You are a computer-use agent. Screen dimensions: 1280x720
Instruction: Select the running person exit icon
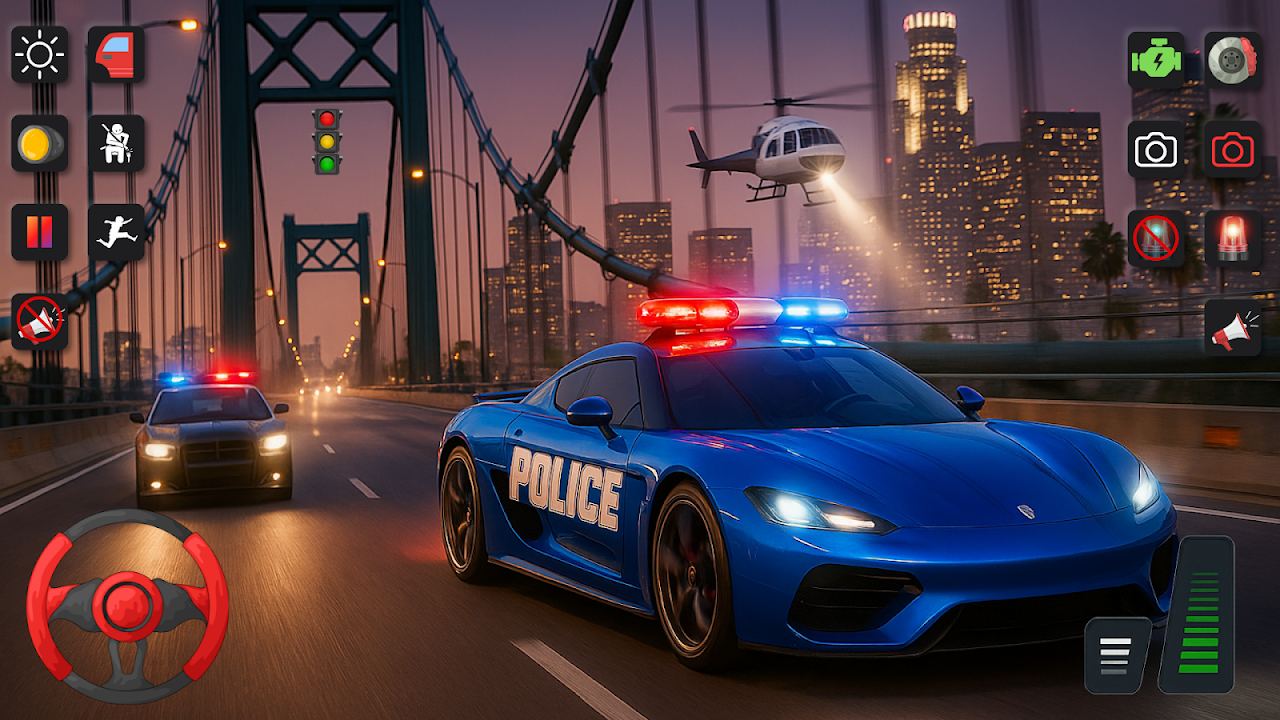tap(116, 232)
